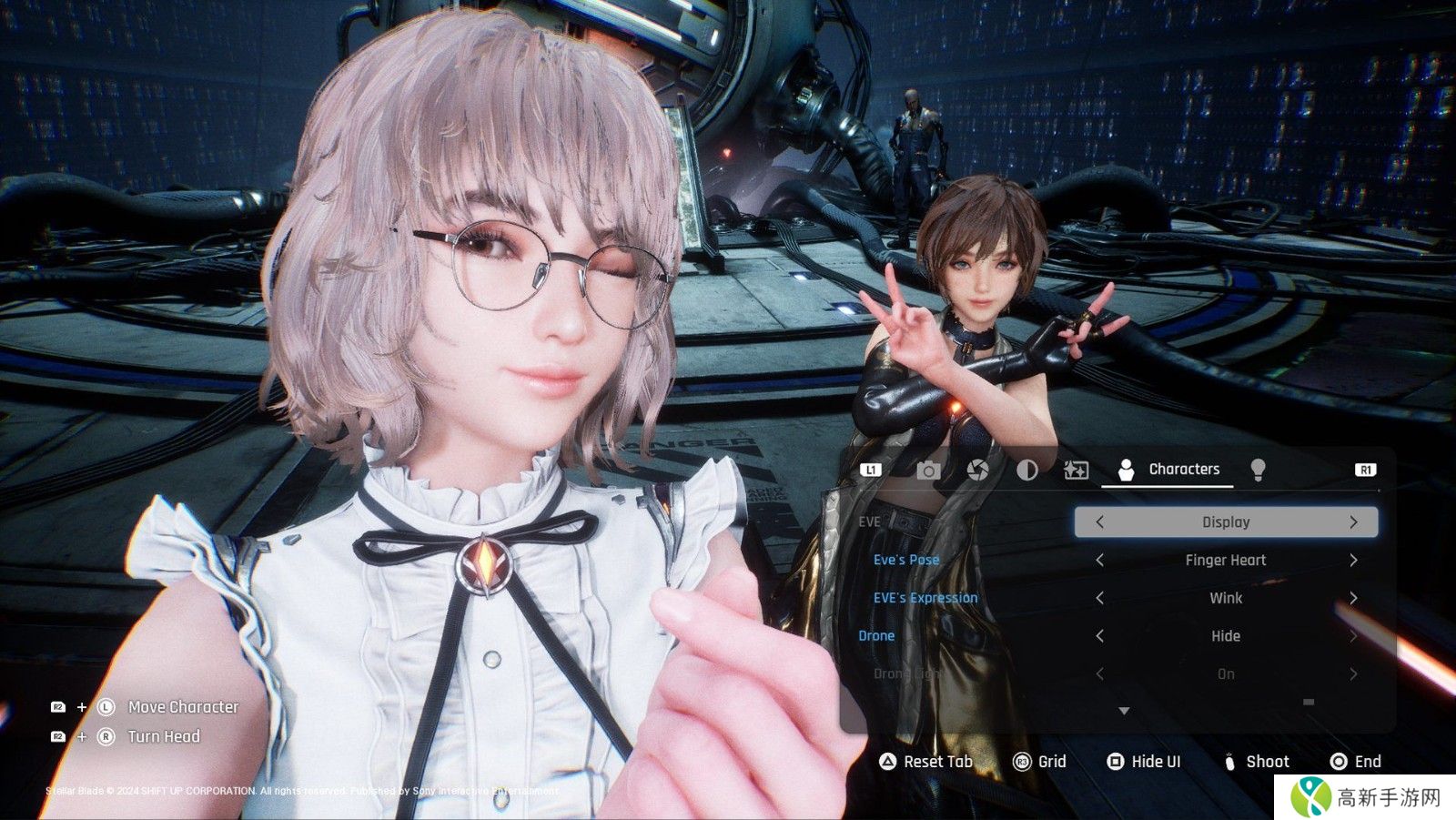Select the Characters tab
Image resolution: width=1456 pixels, height=820 pixels.
point(1168,470)
